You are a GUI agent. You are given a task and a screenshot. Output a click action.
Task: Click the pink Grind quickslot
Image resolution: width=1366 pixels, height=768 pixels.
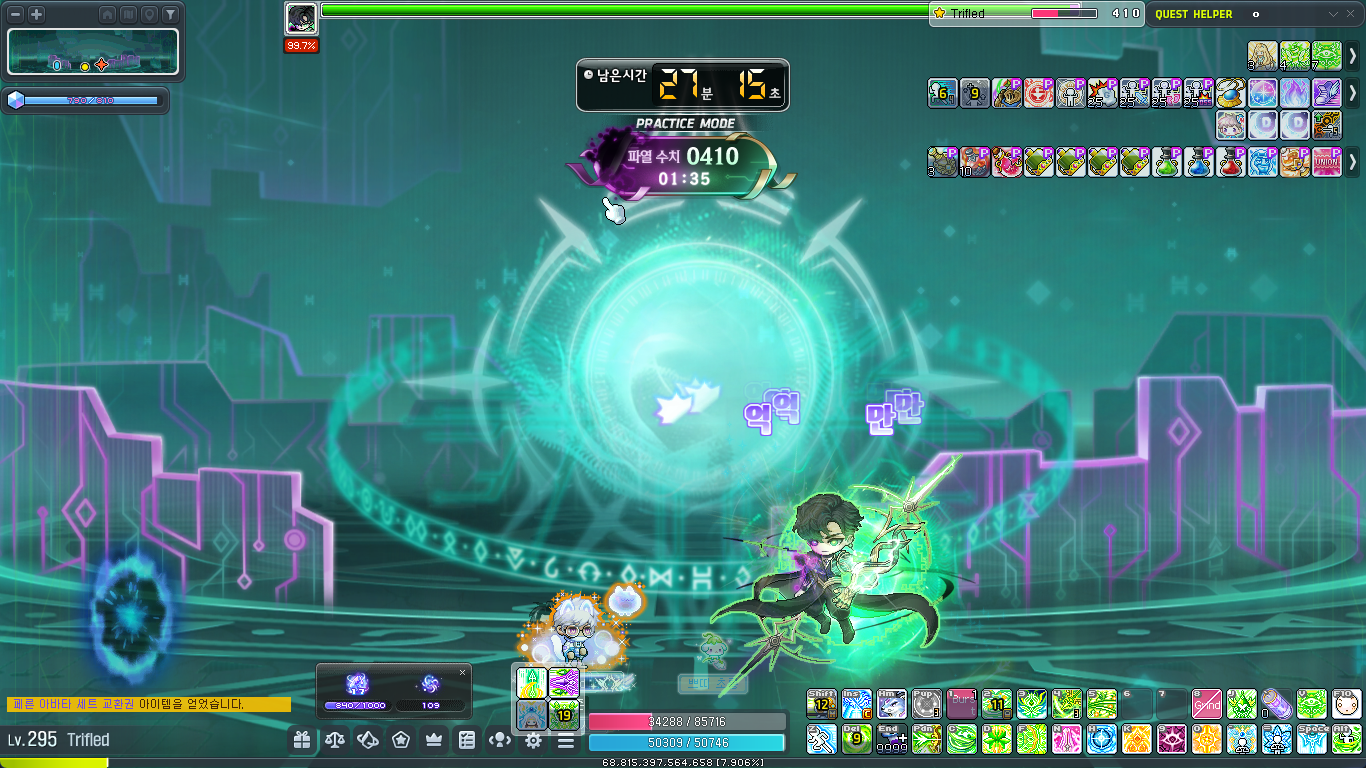1206,704
